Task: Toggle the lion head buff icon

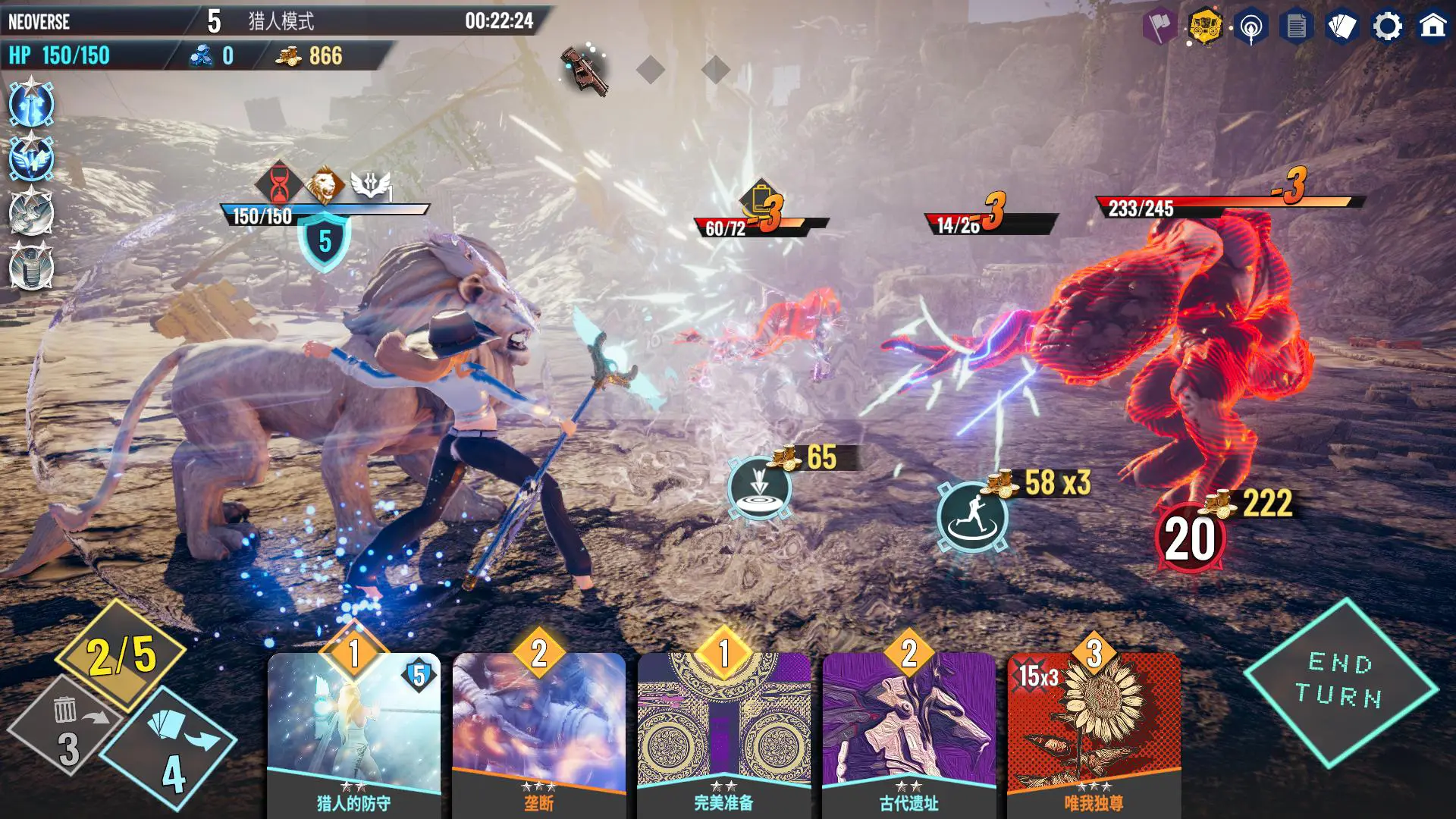Action: 324,182
